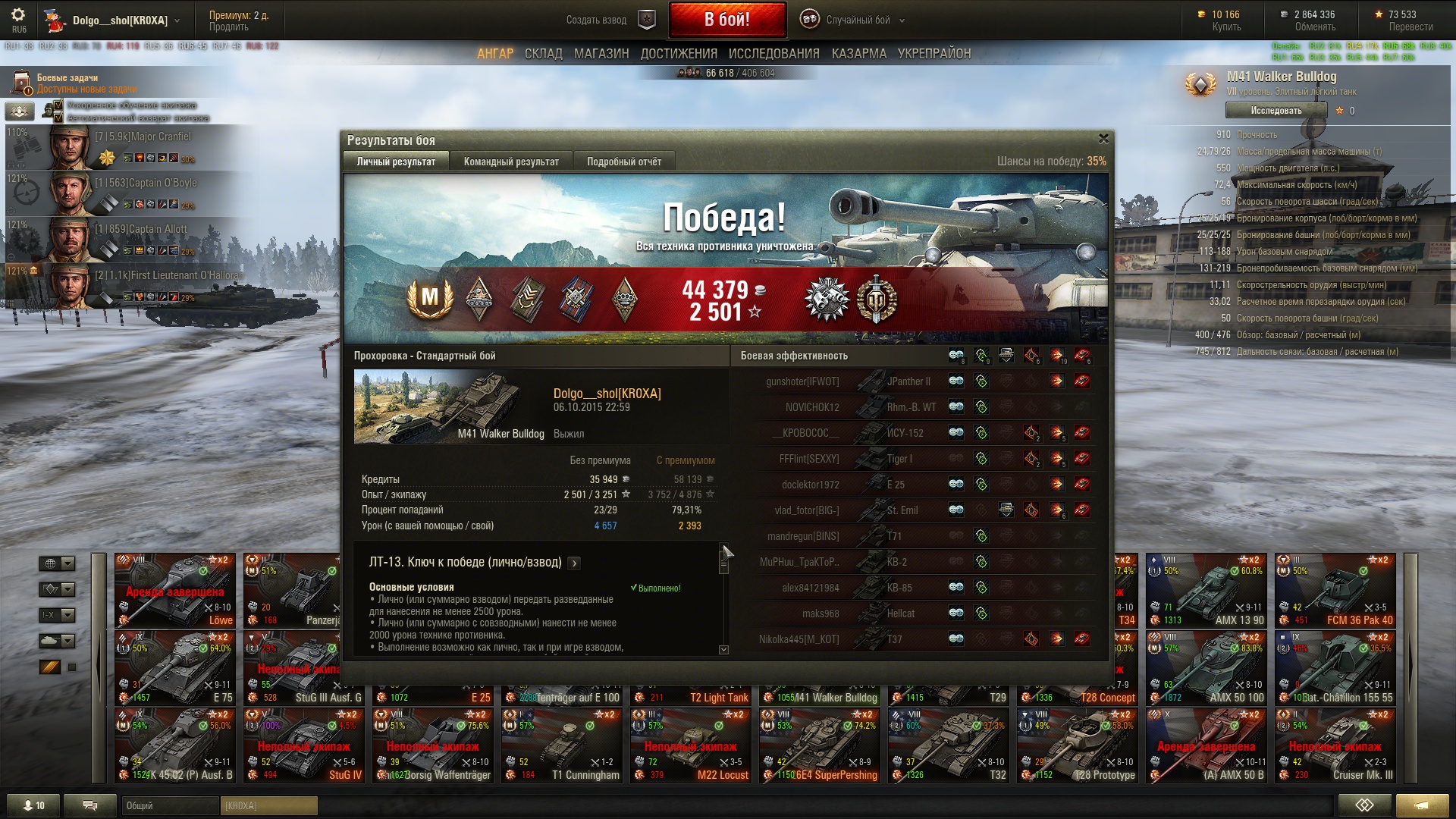This screenshot has height=819, width=1456.
Task: Go to the МАГАЗИН section
Action: click(601, 54)
